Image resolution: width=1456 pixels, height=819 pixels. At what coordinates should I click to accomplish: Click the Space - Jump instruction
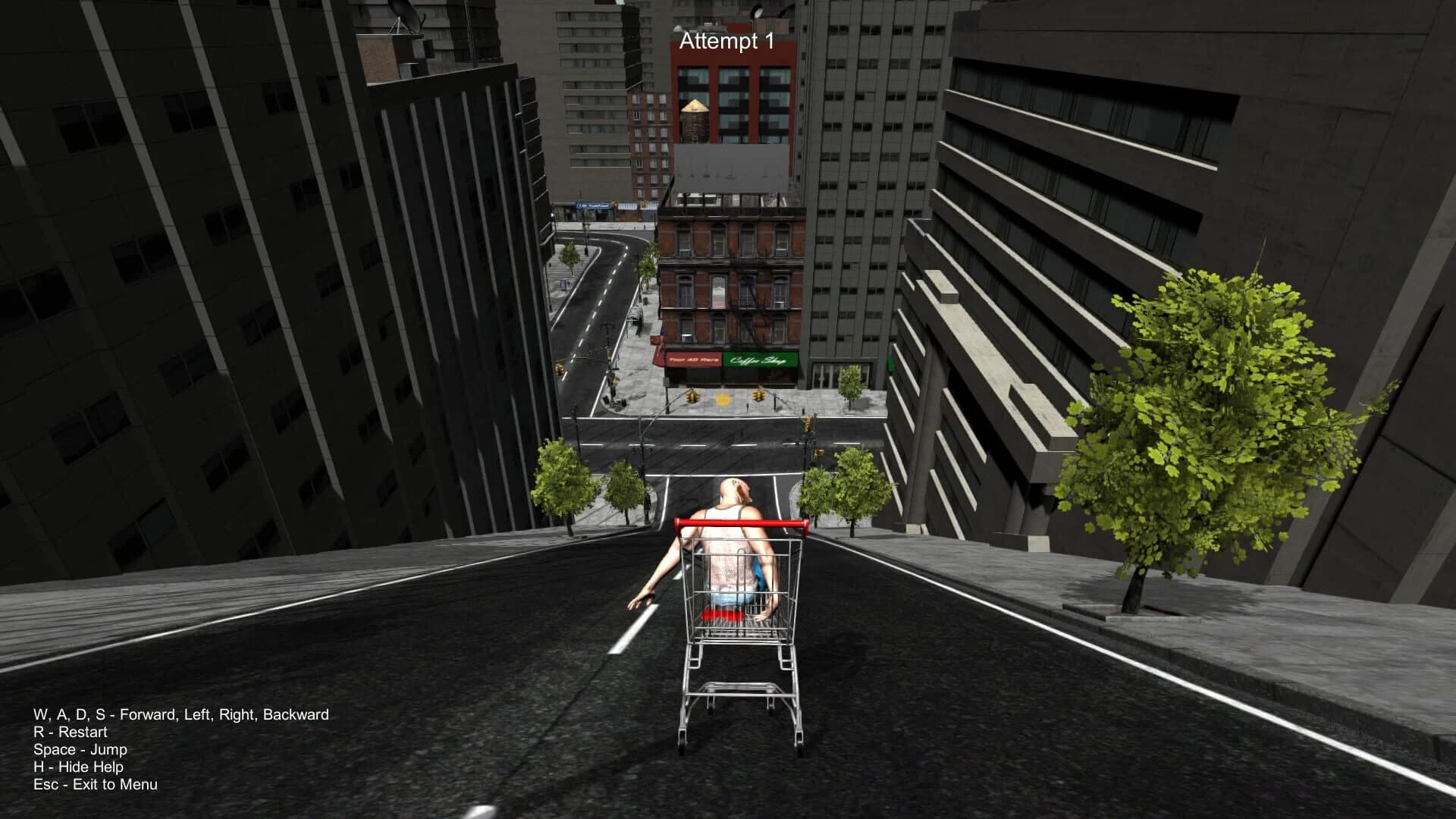[x=80, y=750]
